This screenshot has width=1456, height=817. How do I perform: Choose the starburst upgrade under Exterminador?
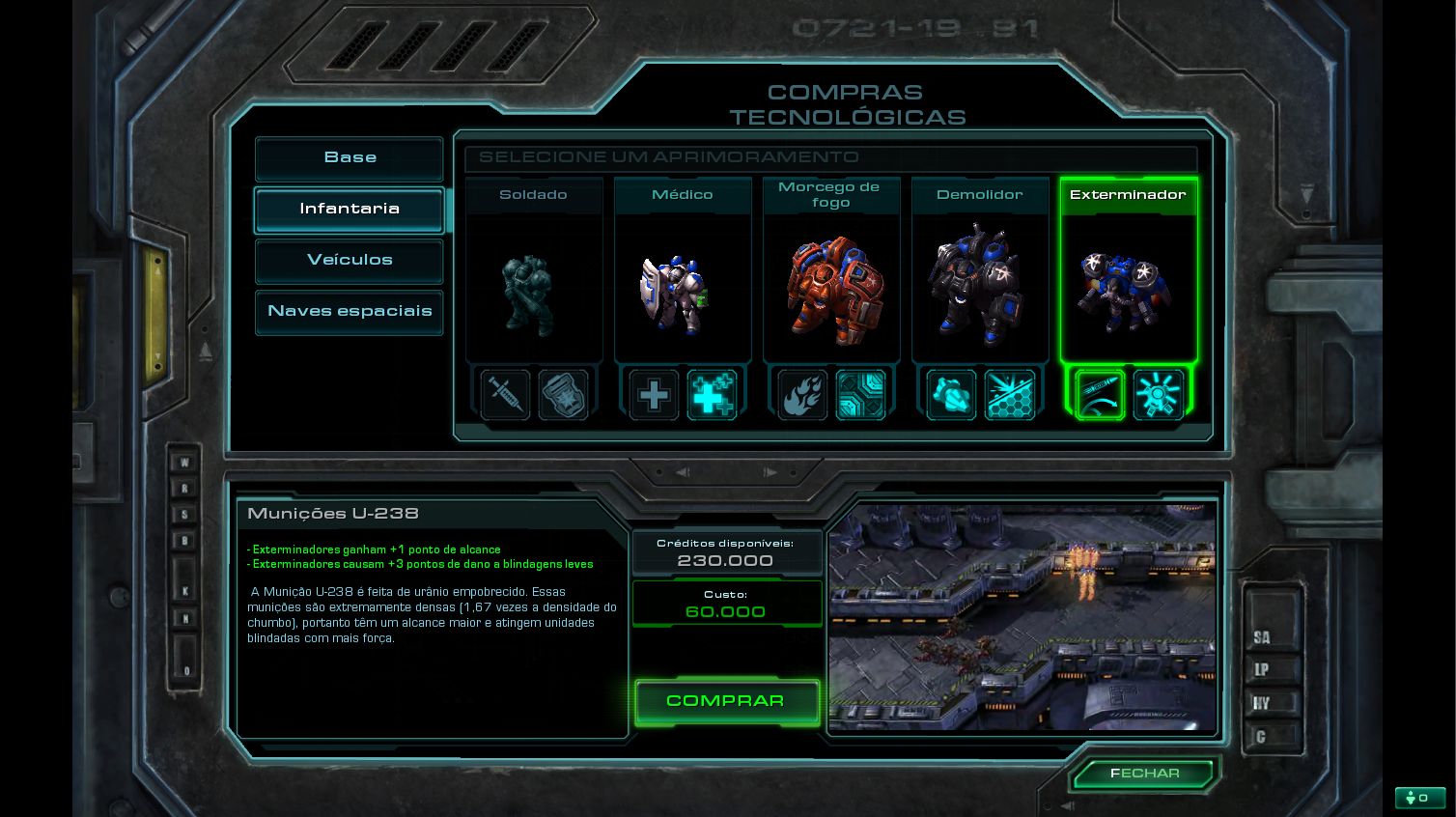[x=1159, y=395]
